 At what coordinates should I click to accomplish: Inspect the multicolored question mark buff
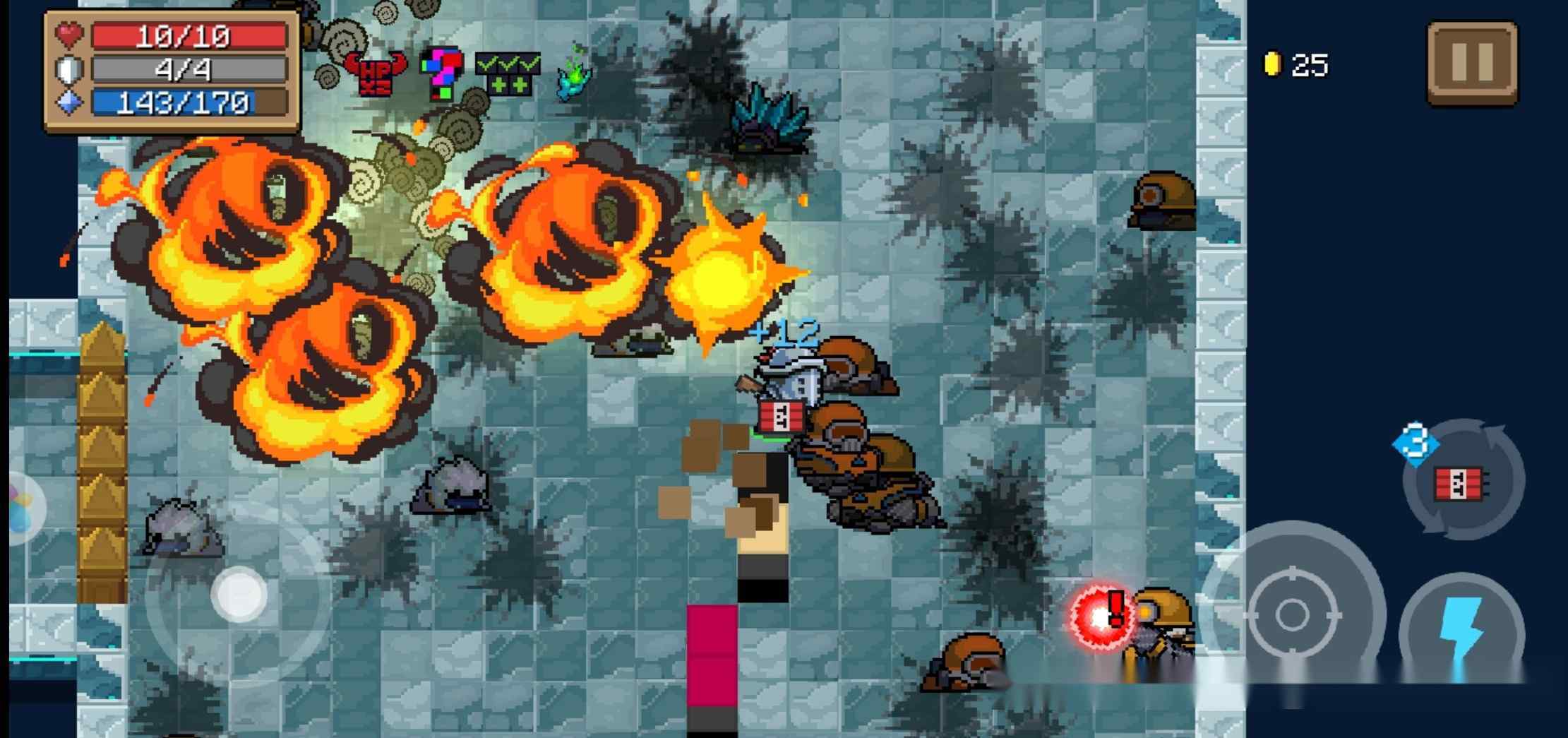pyautogui.click(x=442, y=72)
